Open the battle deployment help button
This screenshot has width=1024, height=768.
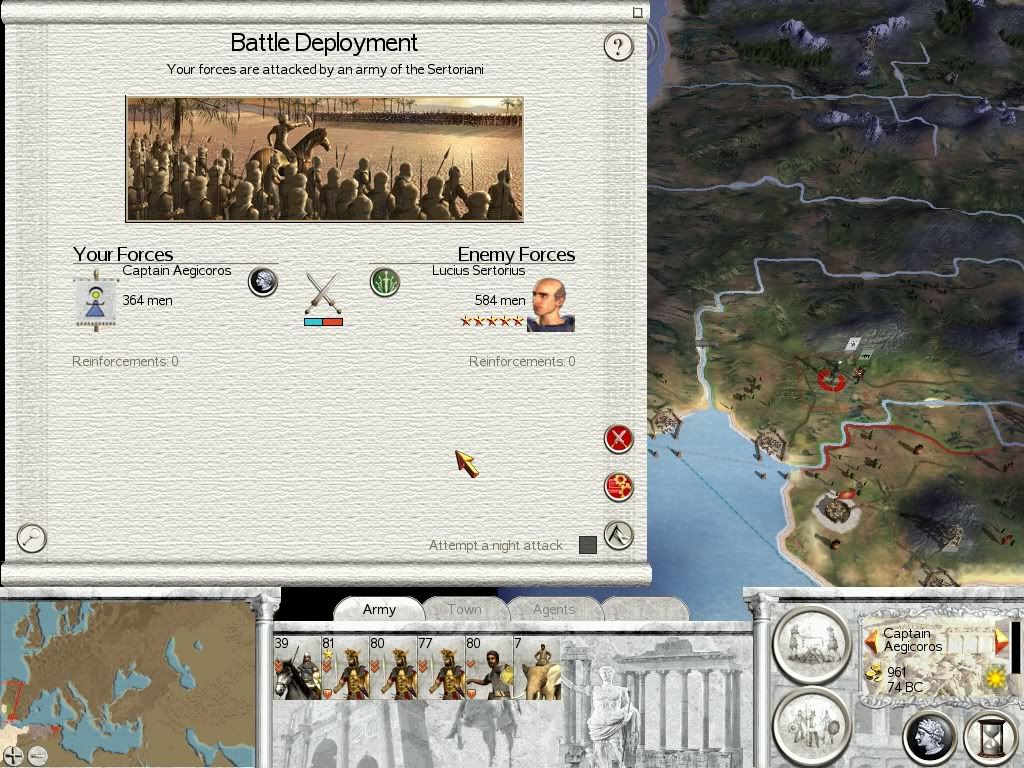tap(619, 46)
